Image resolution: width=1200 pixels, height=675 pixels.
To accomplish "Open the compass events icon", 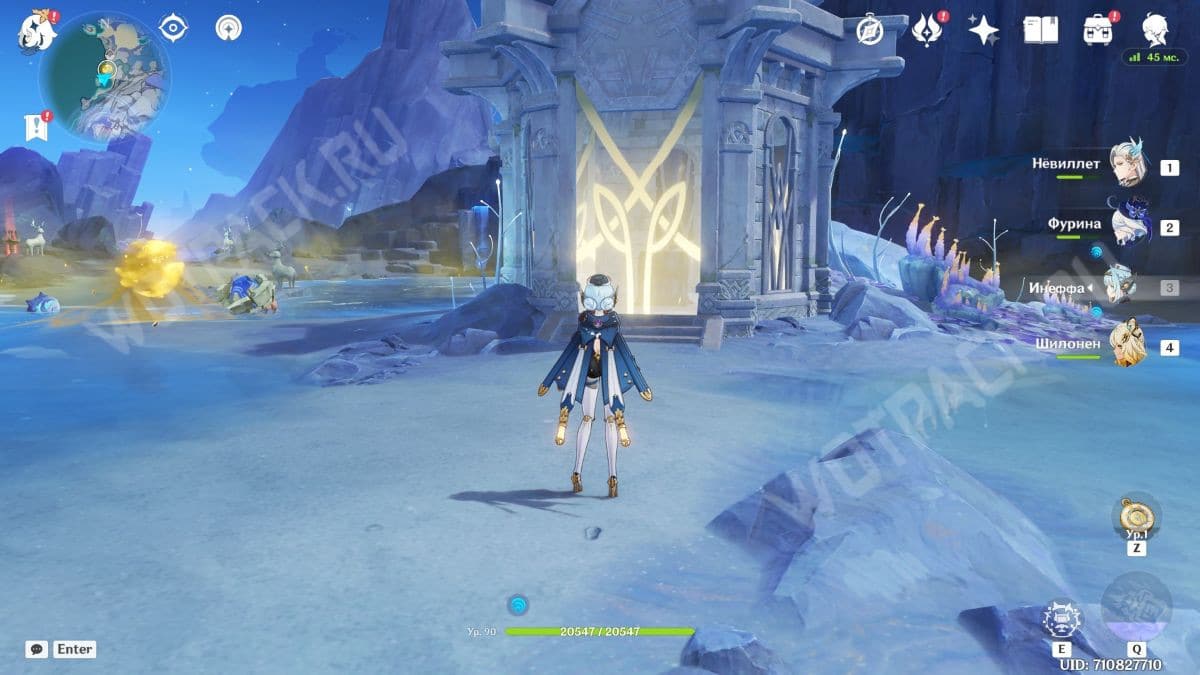I will click(869, 31).
